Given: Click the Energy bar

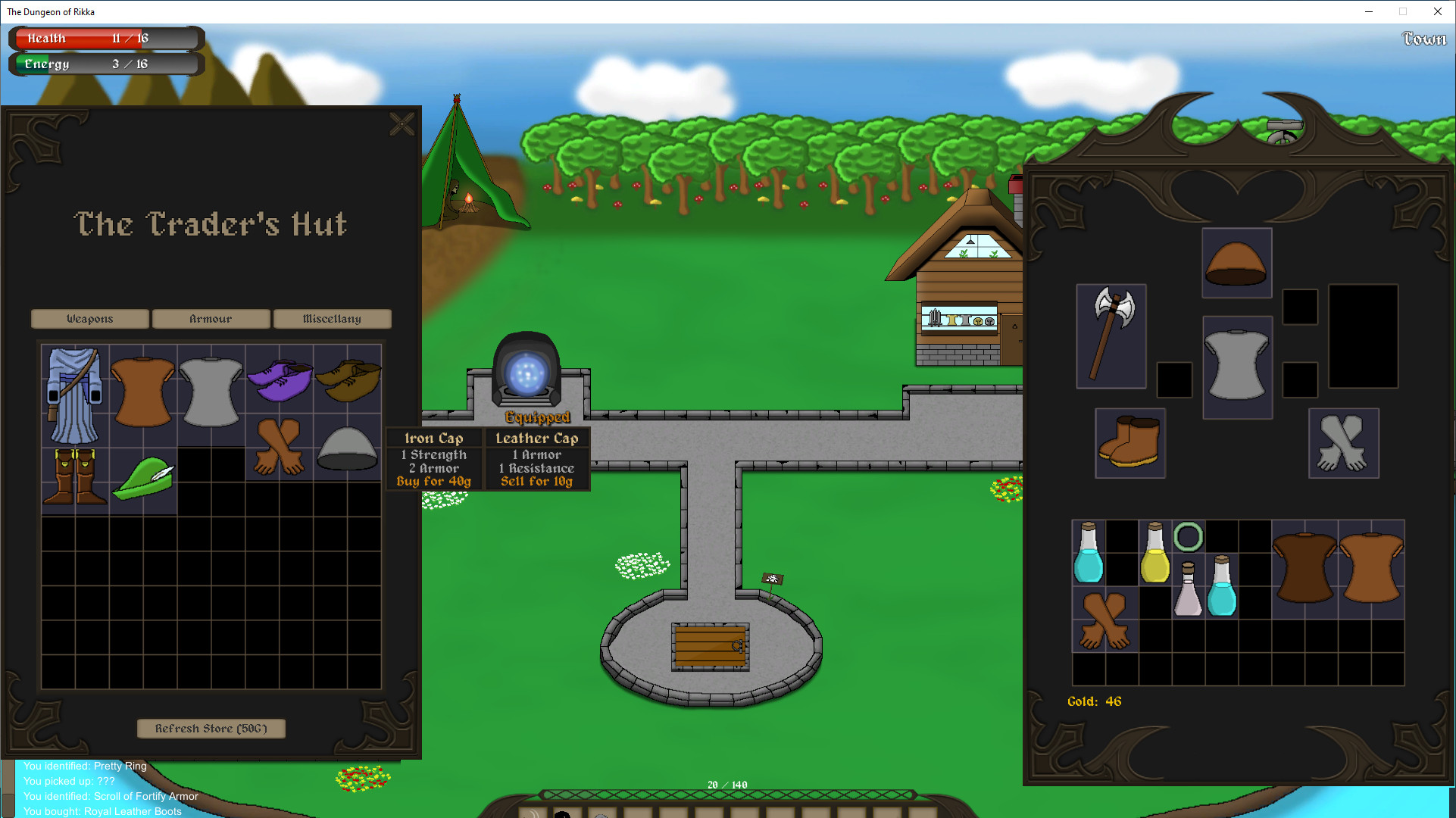Looking at the screenshot, I should coord(105,64).
